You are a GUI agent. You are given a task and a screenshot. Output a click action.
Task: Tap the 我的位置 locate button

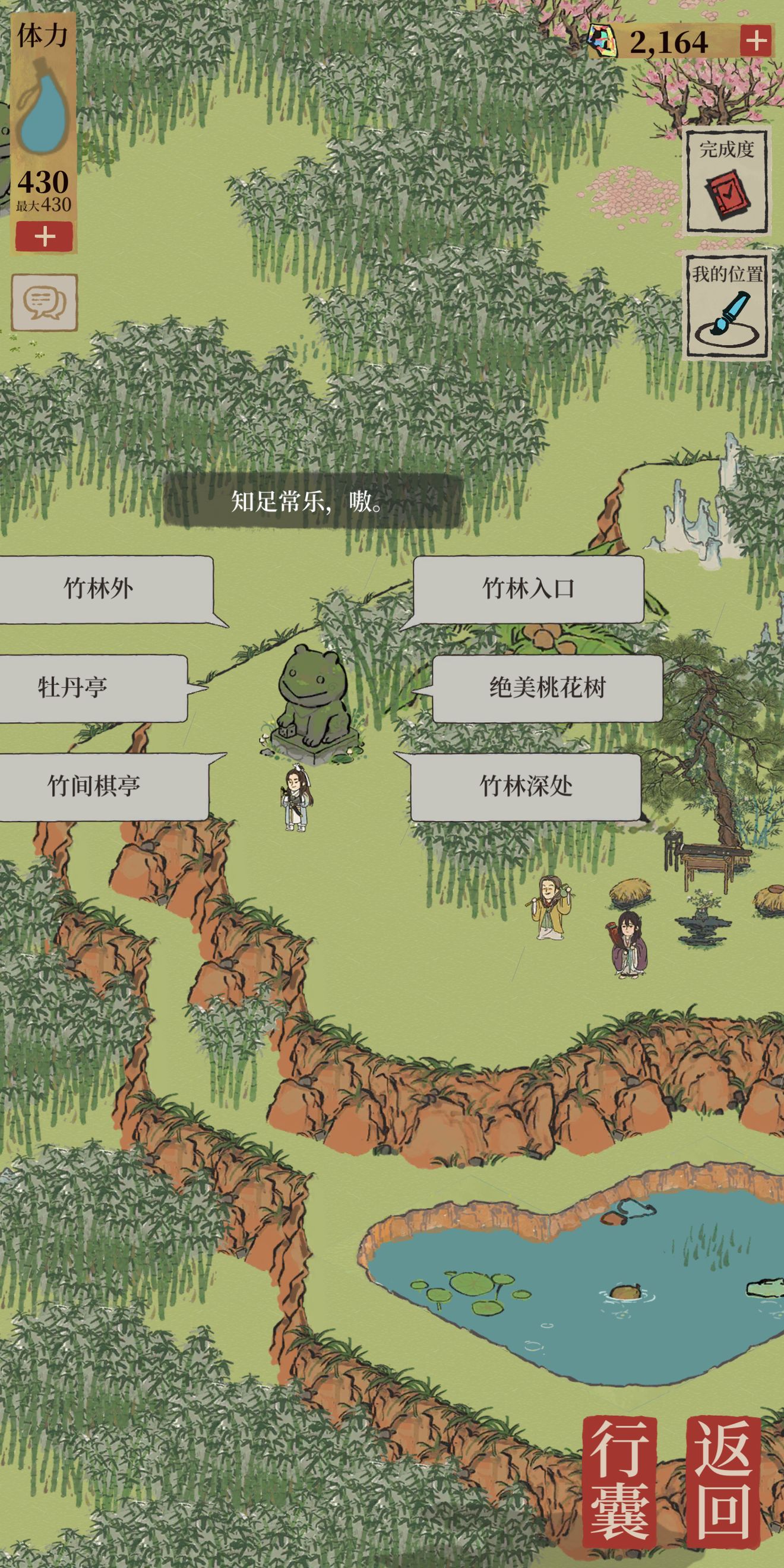point(727,306)
